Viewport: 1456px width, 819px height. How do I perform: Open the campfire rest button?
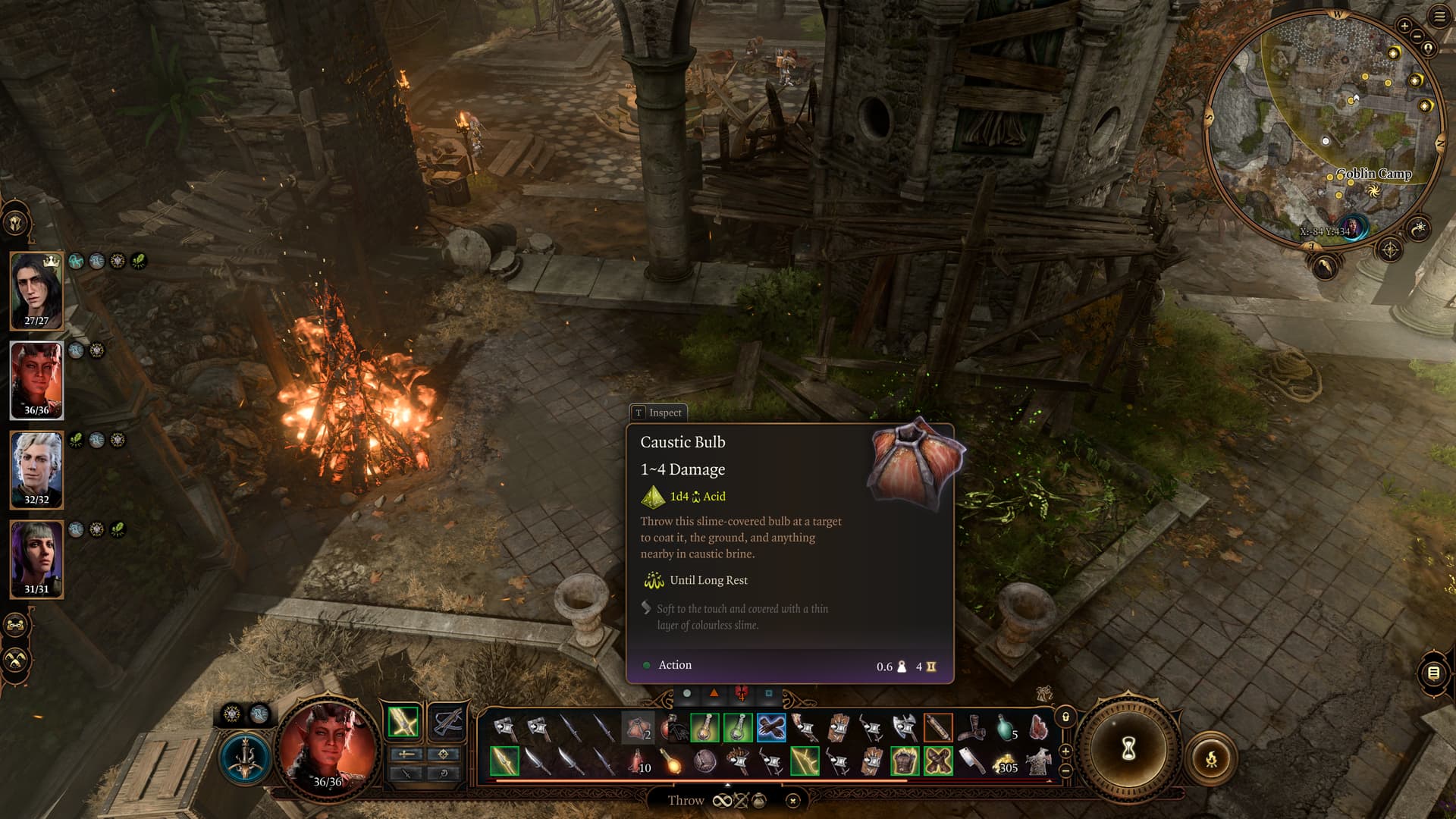1211,758
